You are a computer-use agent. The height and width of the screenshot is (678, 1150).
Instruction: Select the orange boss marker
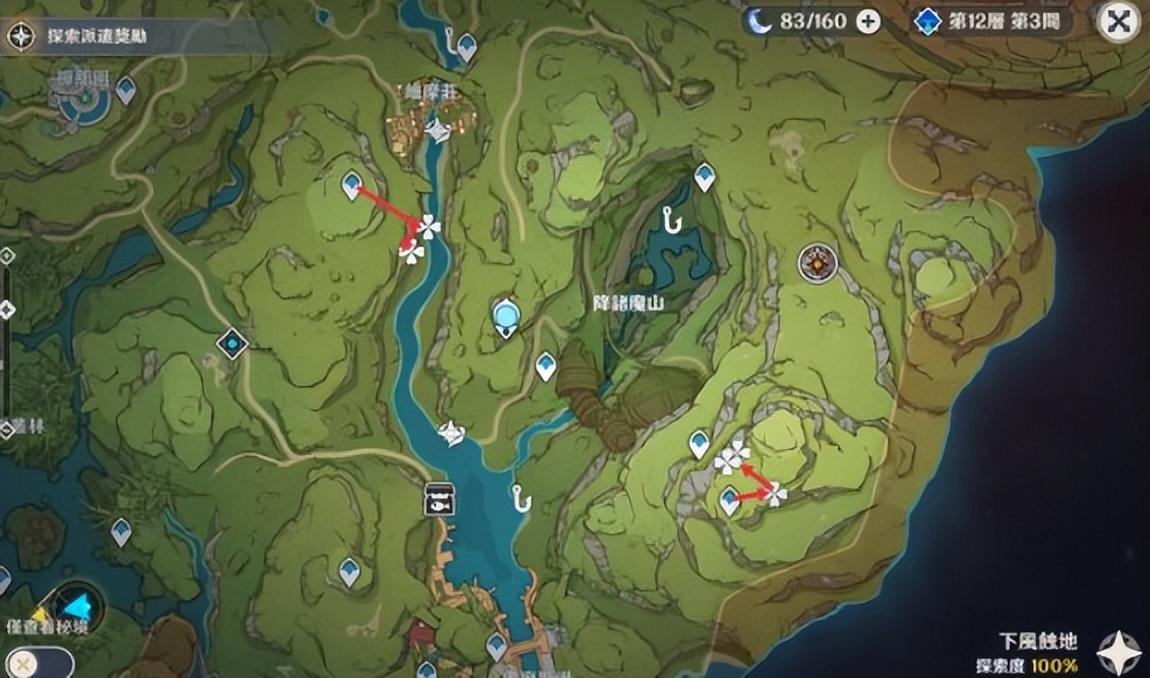pyautogui.click(x=817, y=263)
